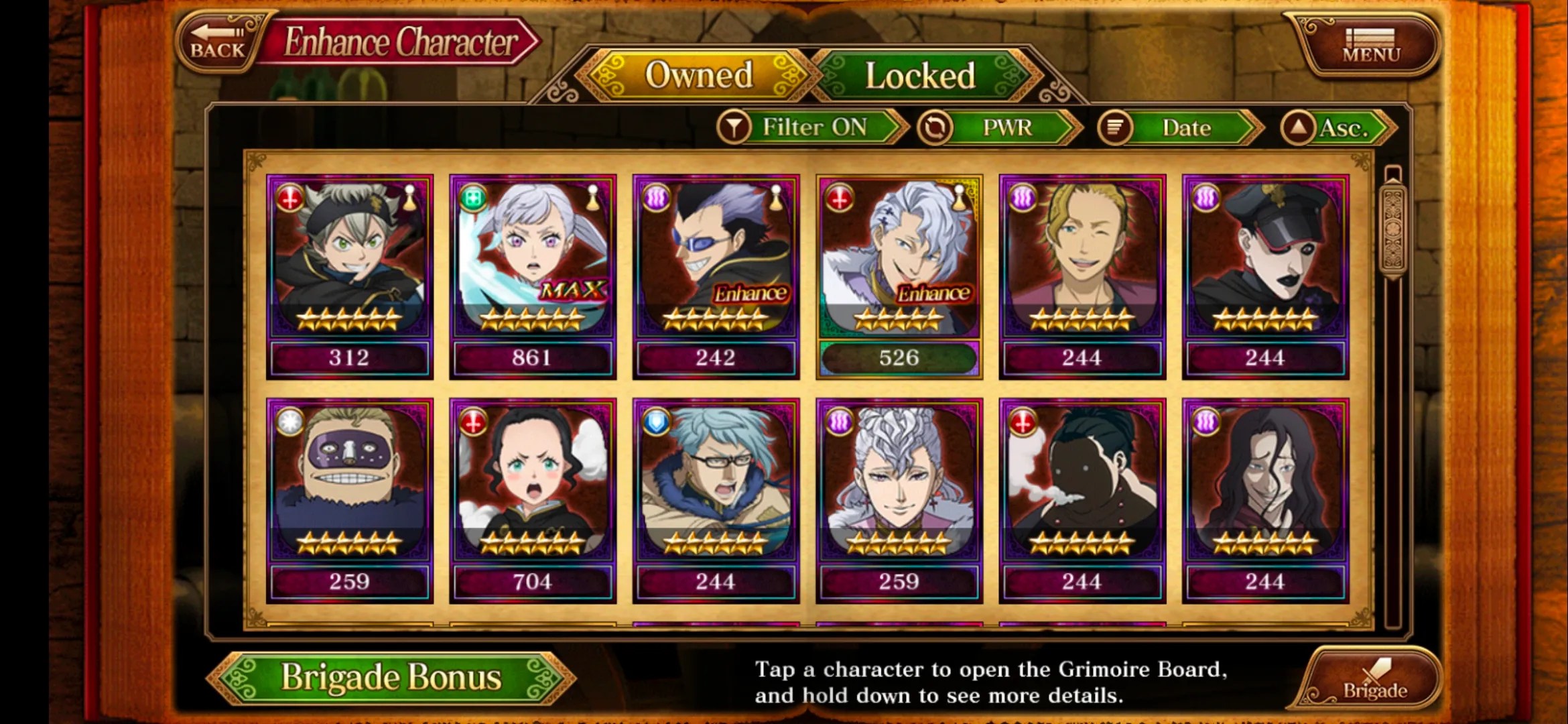The image size is (1568, 724).
Task: Select the glasses-wearing blue-haired character card
Action: (x=716, y=500)
